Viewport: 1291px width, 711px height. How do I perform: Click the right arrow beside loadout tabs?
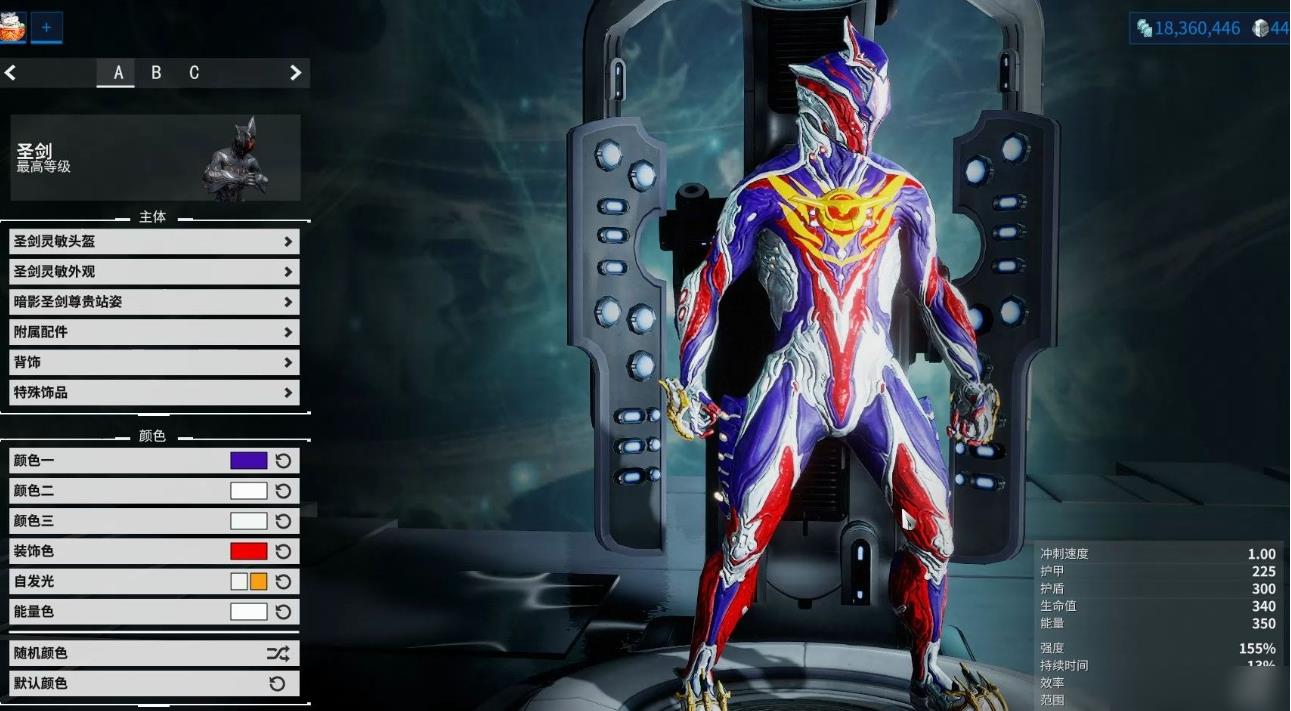[295, 73]
